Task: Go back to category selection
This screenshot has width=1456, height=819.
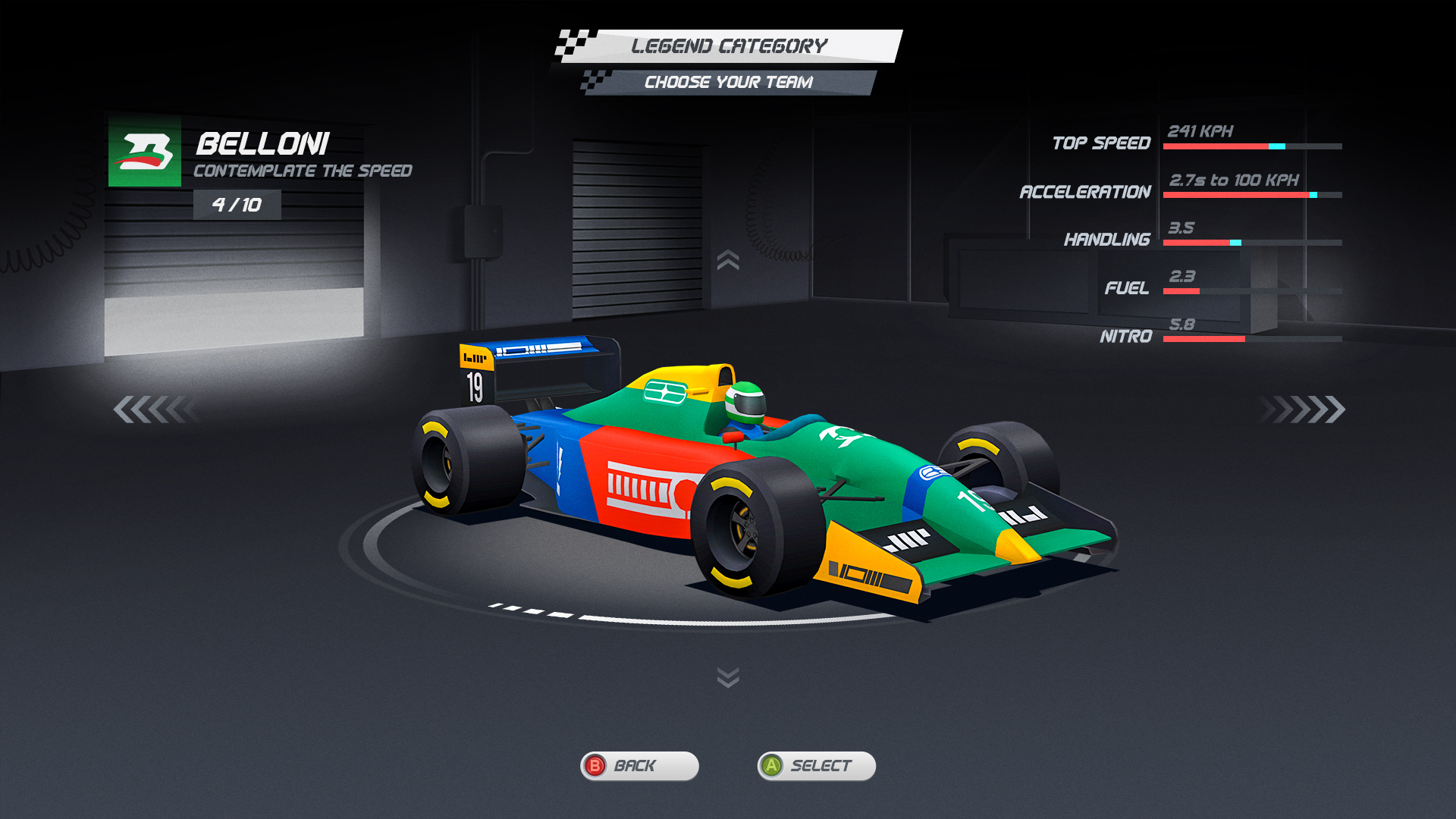Action: coord(639,766)
